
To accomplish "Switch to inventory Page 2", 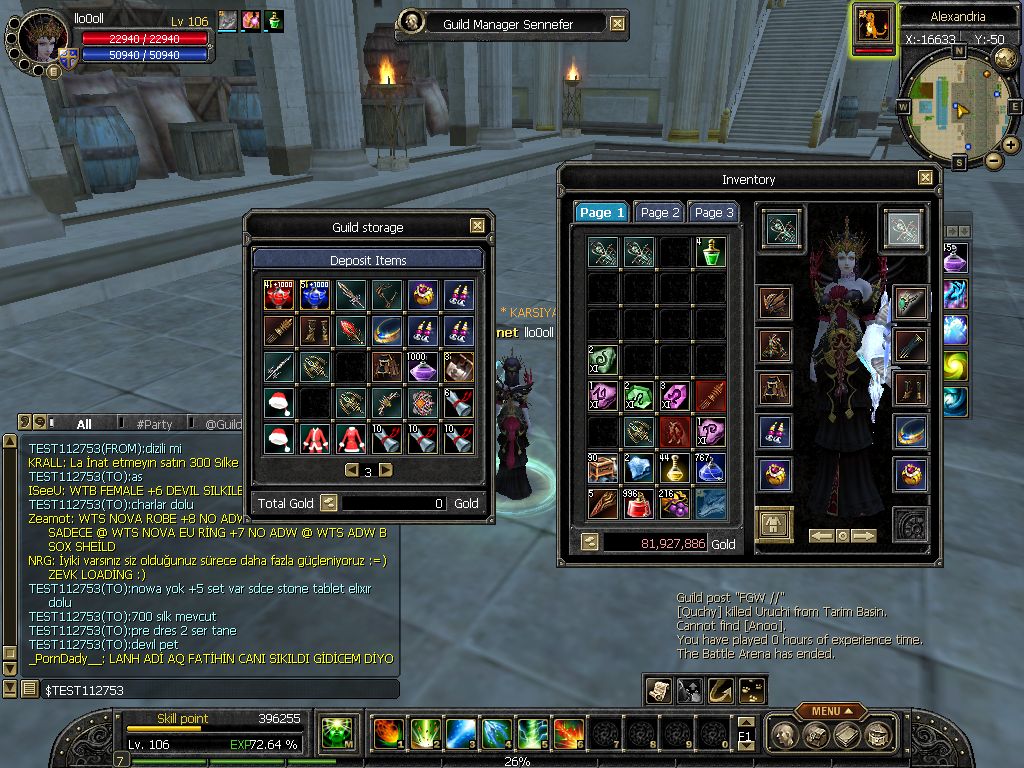I will coord(660,212).
